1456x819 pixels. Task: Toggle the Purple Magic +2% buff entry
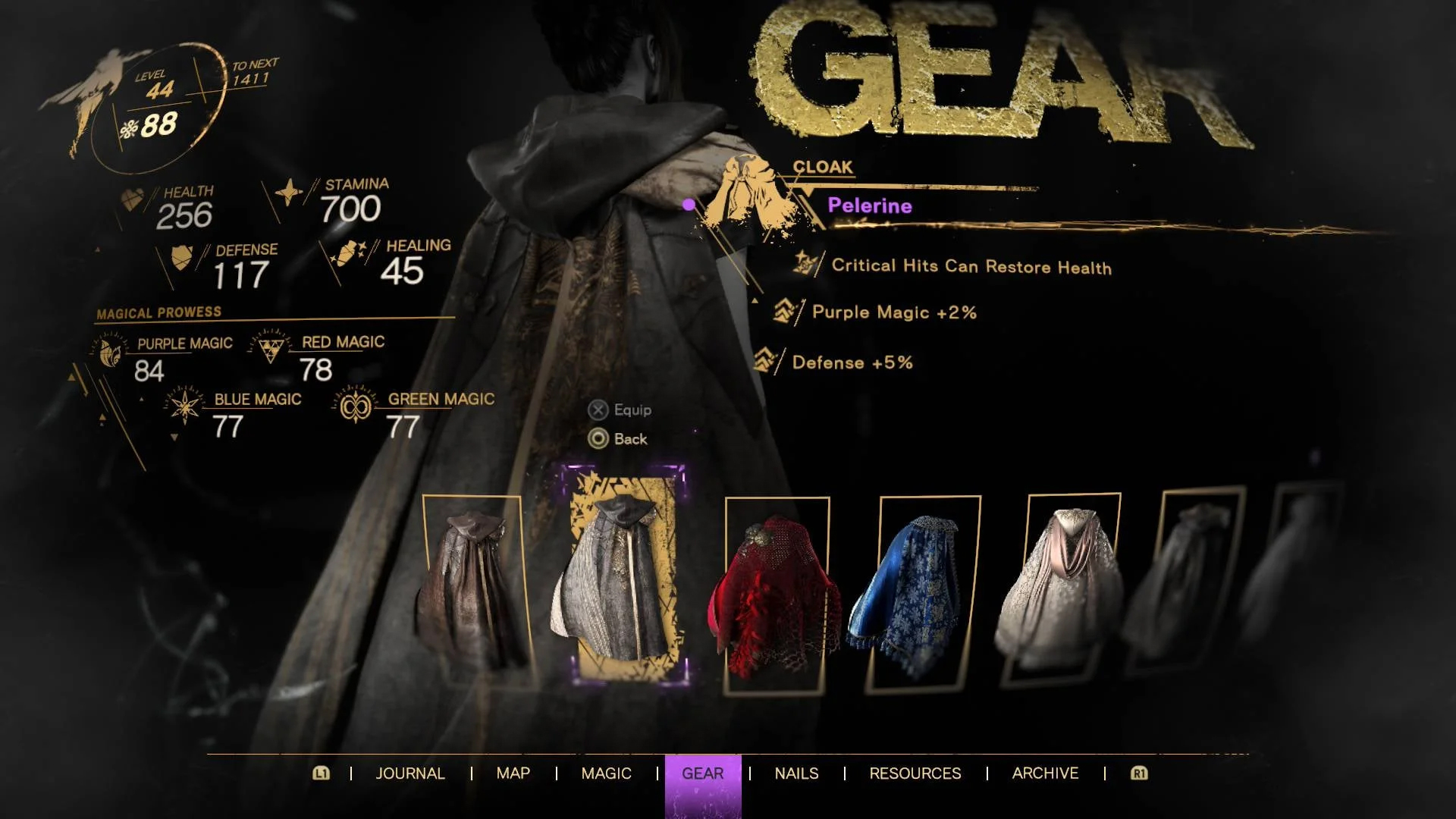pos(893,312)
